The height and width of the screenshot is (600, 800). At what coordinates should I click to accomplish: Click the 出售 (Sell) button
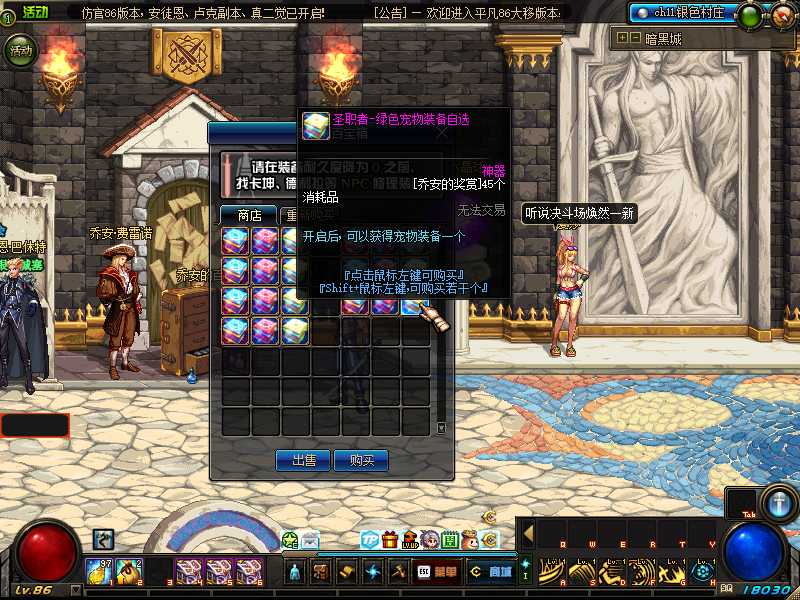(303, 460)
